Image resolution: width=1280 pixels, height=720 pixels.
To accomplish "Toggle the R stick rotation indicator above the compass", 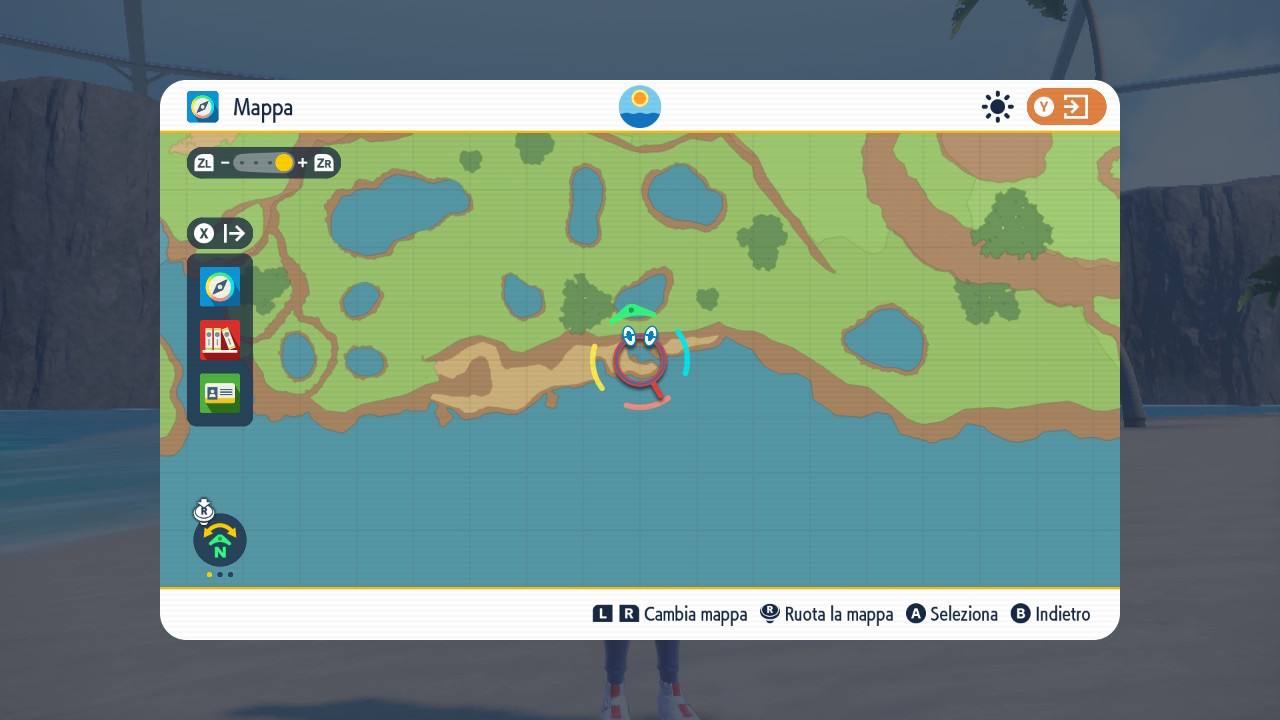I will (x=204, y=510).
